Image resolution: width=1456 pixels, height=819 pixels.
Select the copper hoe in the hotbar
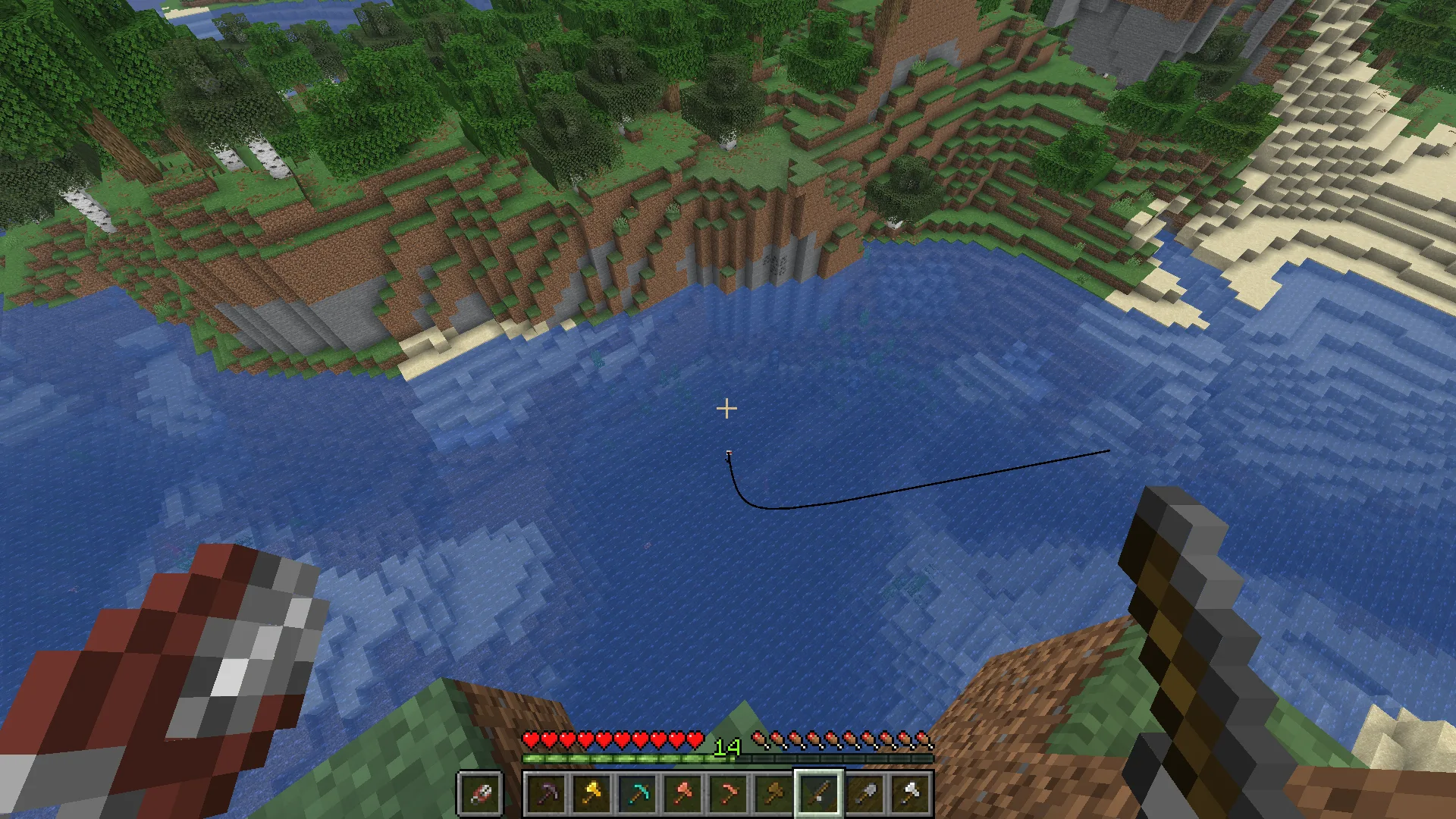(x=728, y=794)
